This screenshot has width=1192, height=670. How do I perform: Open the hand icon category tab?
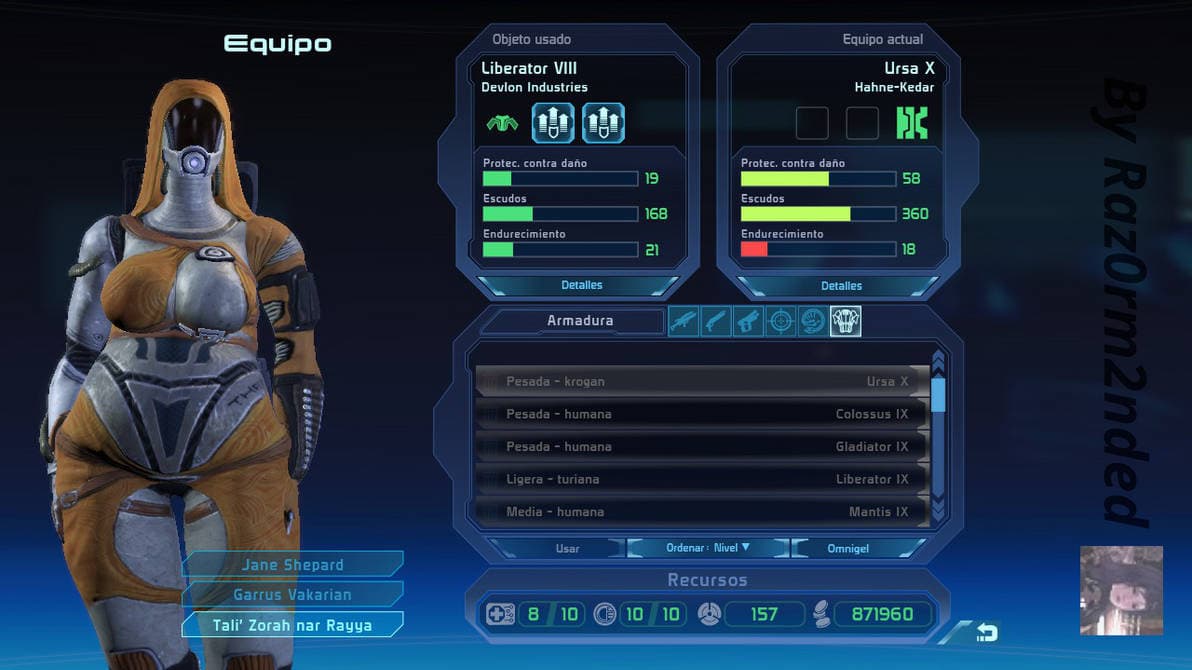click(813, 321)
